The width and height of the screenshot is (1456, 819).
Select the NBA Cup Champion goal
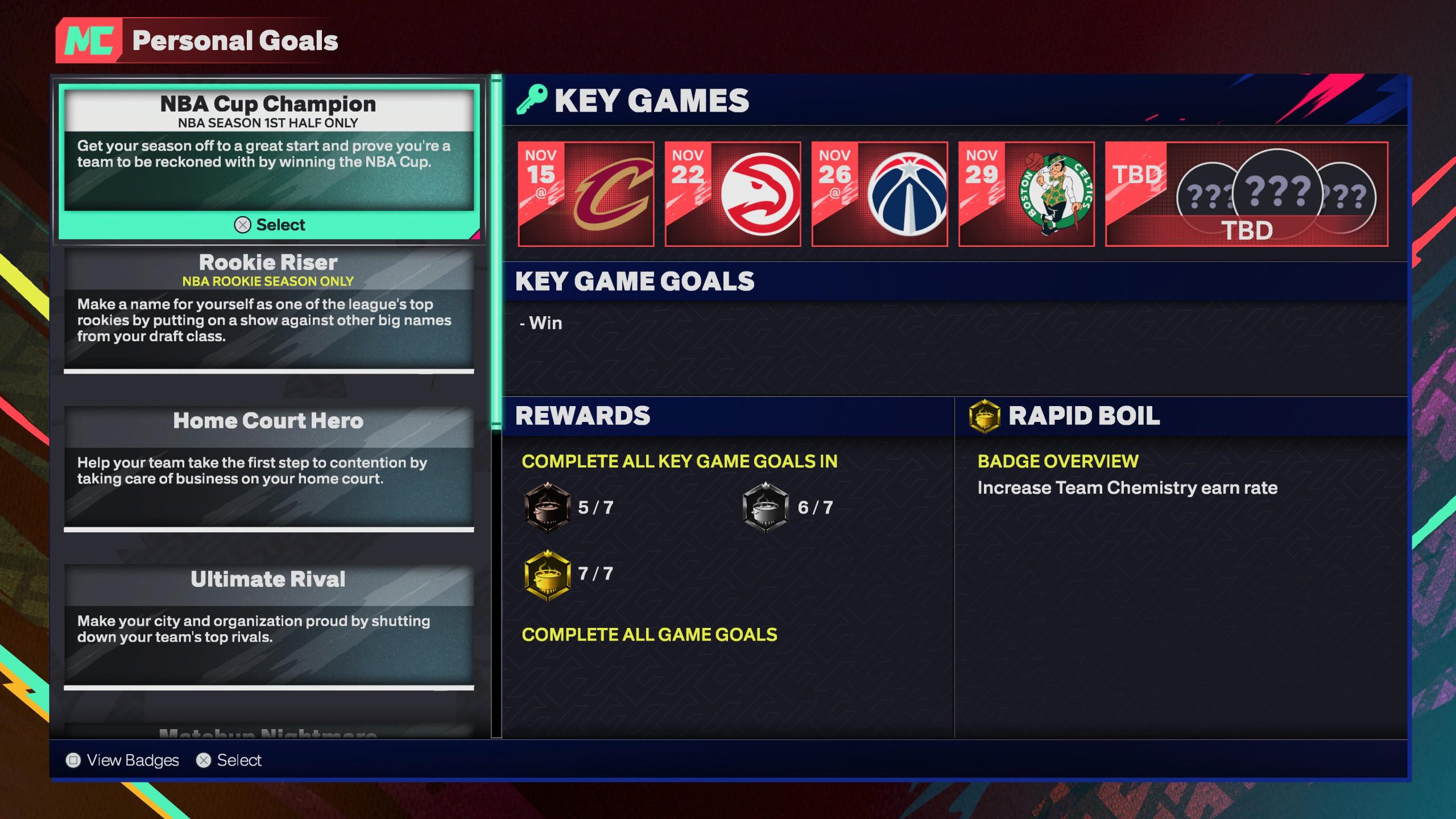coord(268,162)
